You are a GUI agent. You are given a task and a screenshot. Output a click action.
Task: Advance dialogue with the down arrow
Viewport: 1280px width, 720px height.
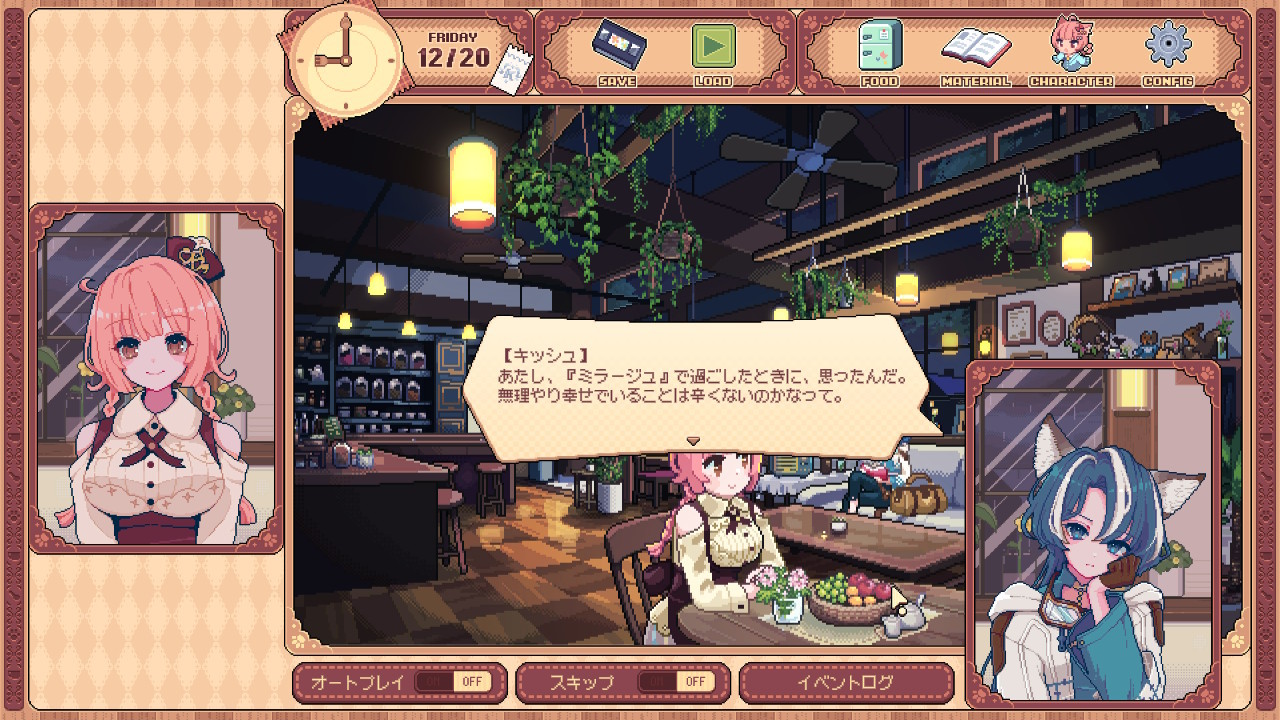692,440
